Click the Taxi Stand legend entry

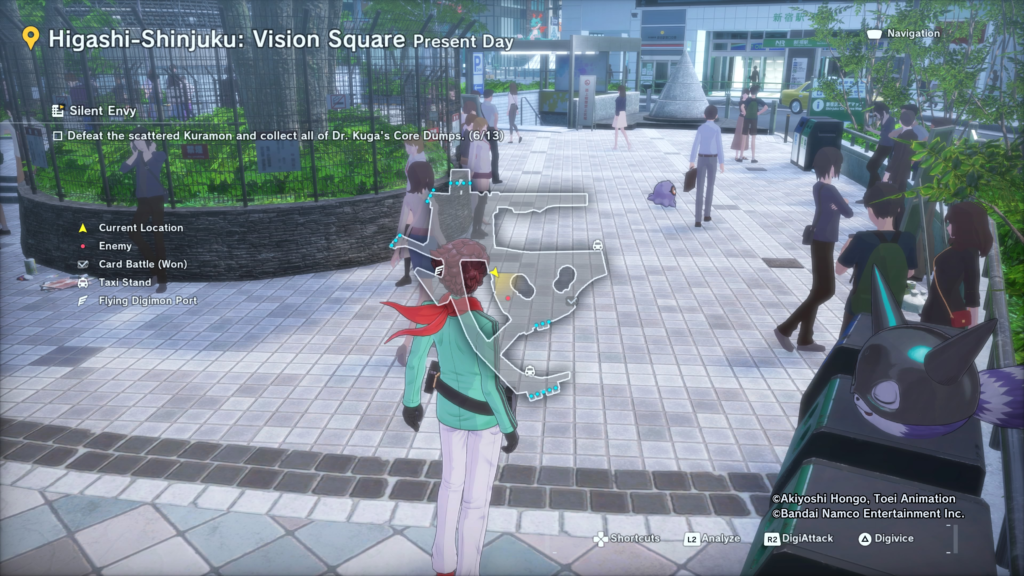point(125,282)
